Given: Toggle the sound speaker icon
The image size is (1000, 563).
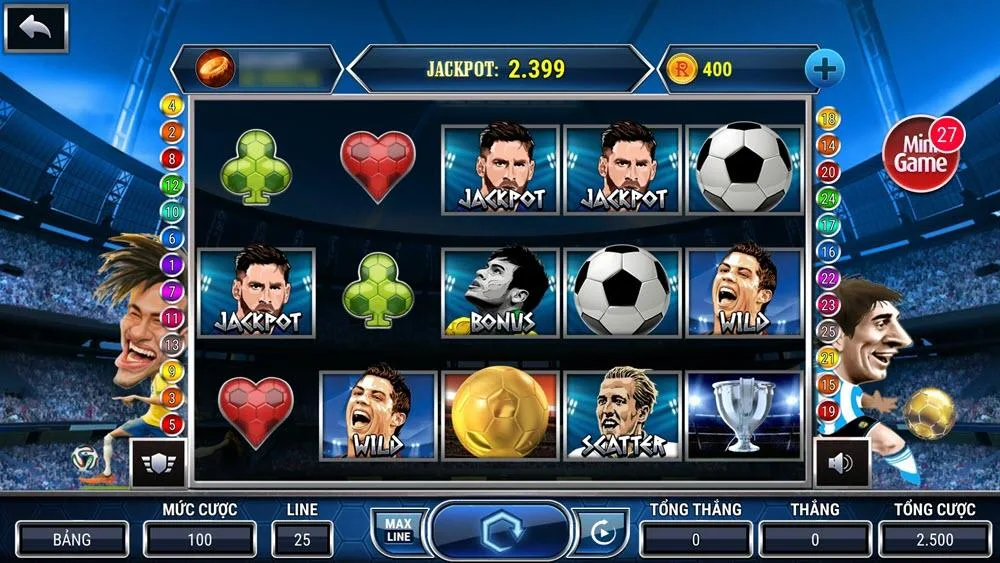Looking at the screenshot, I should (x=841, y=463).
